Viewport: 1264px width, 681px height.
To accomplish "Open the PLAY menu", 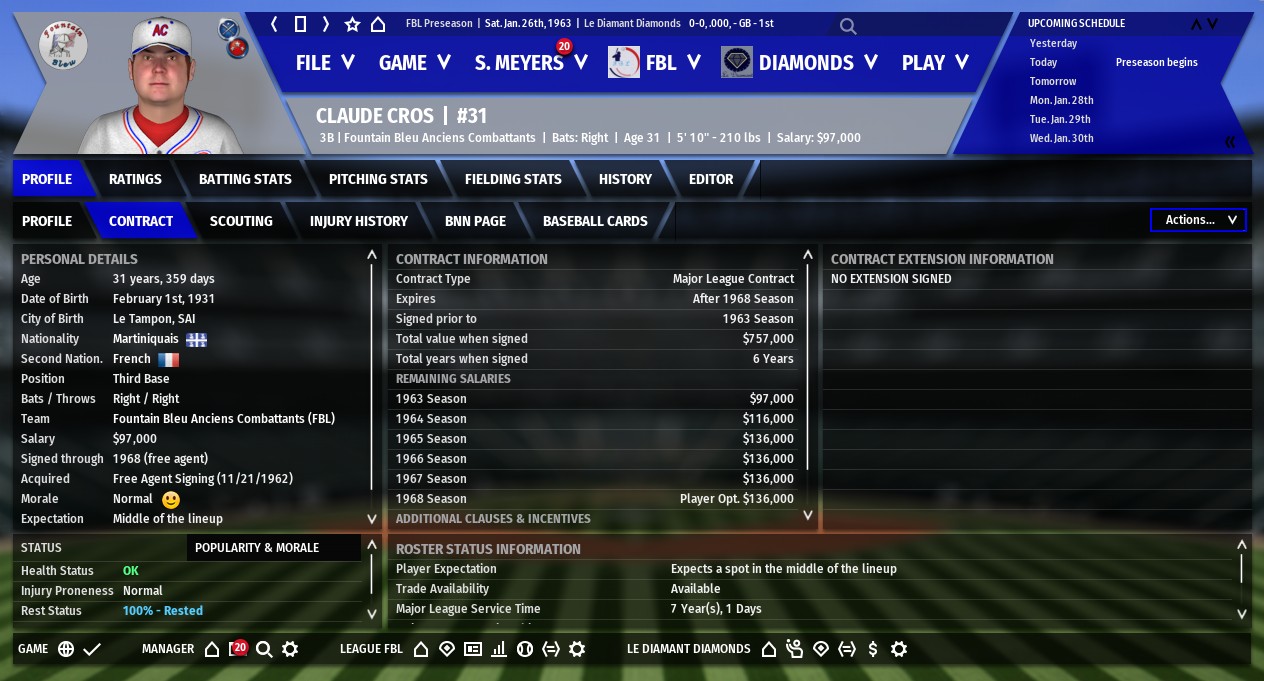I will pos(935,63).
